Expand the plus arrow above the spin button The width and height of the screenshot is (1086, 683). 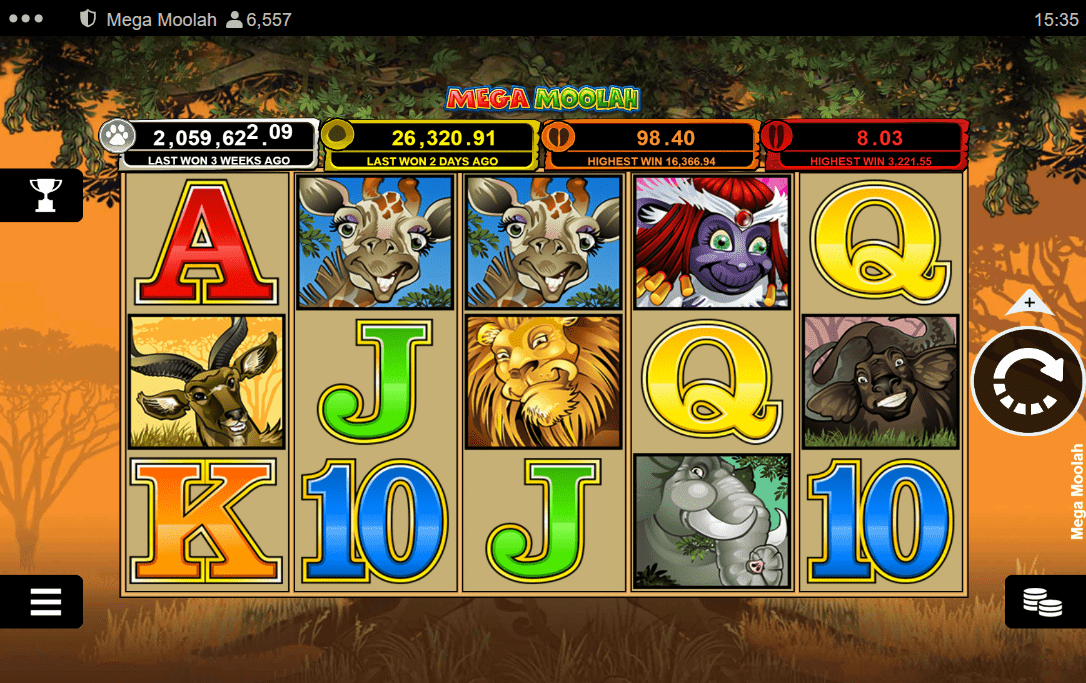1029,302
